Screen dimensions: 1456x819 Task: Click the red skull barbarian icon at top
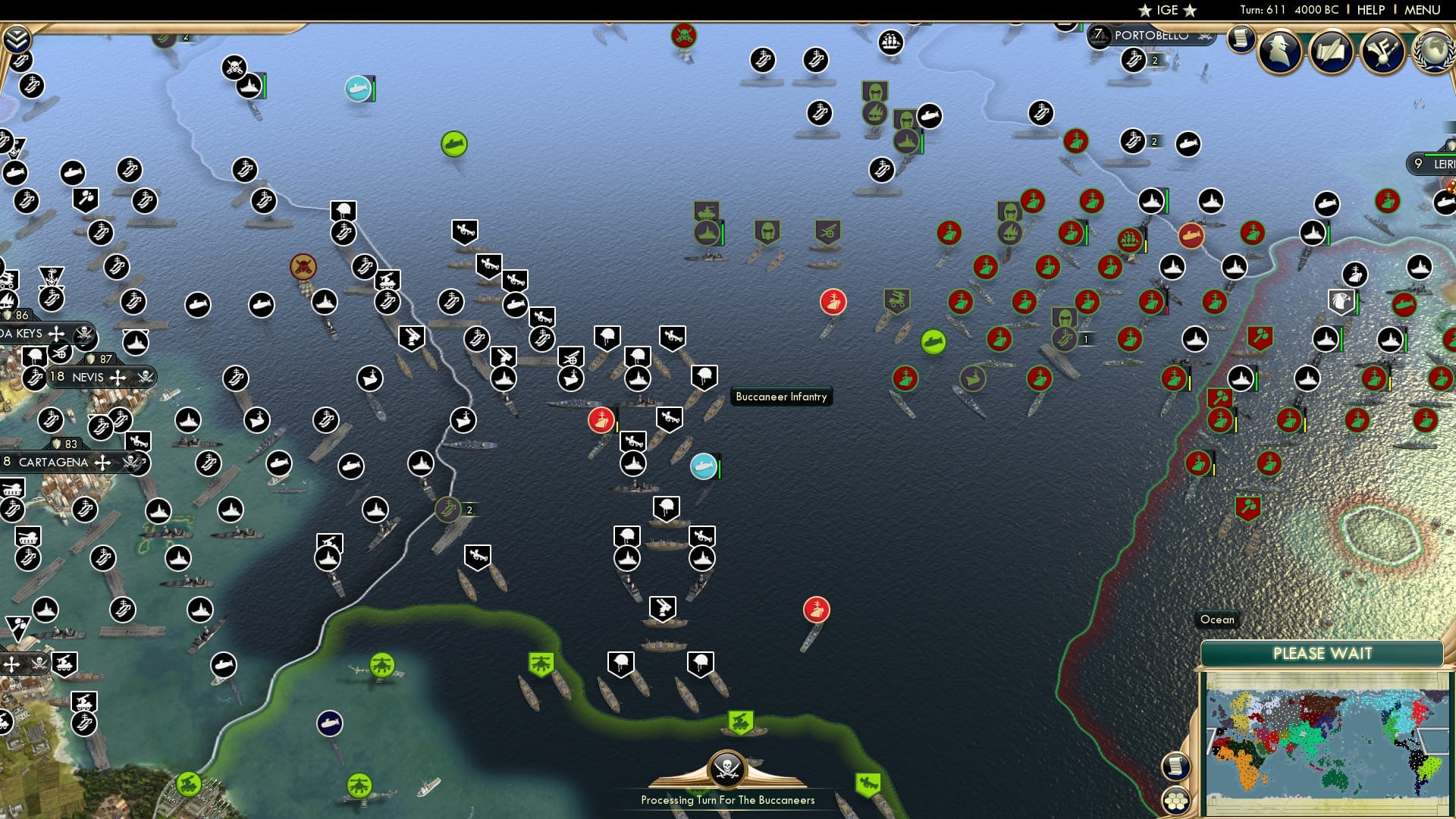coord(683,34)
